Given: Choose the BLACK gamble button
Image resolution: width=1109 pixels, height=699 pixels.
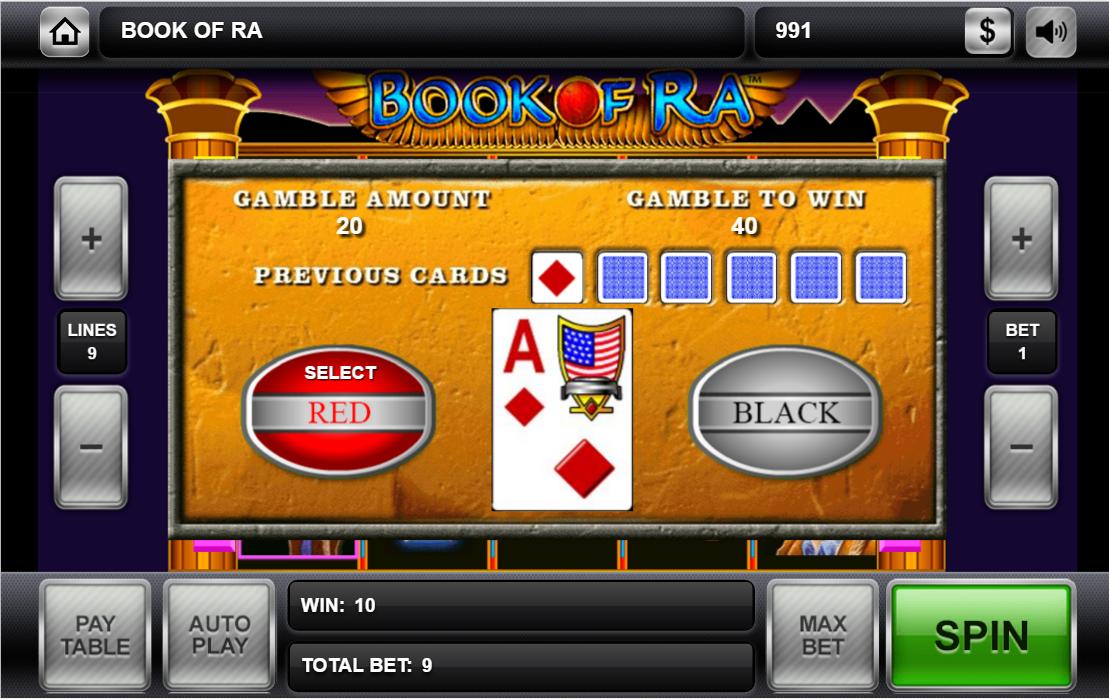Looking at the screenshot, I should coord(786,411).
